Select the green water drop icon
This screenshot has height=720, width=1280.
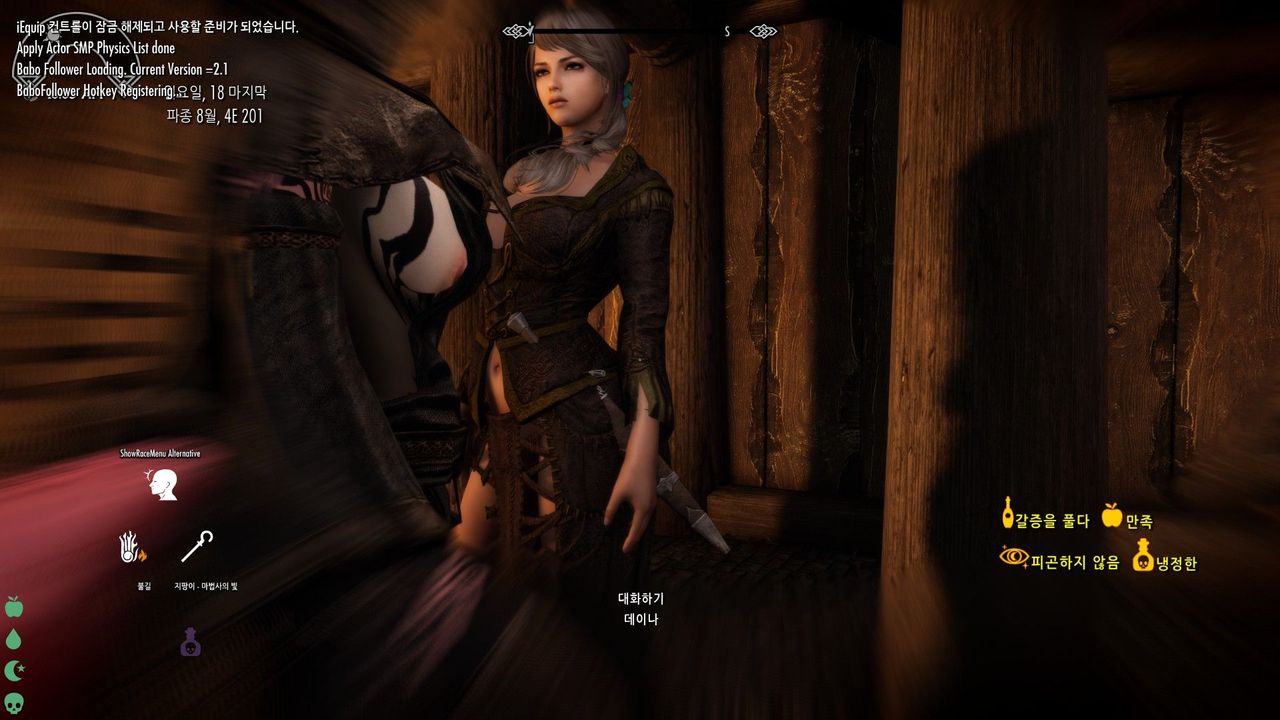tap(14, 639)
